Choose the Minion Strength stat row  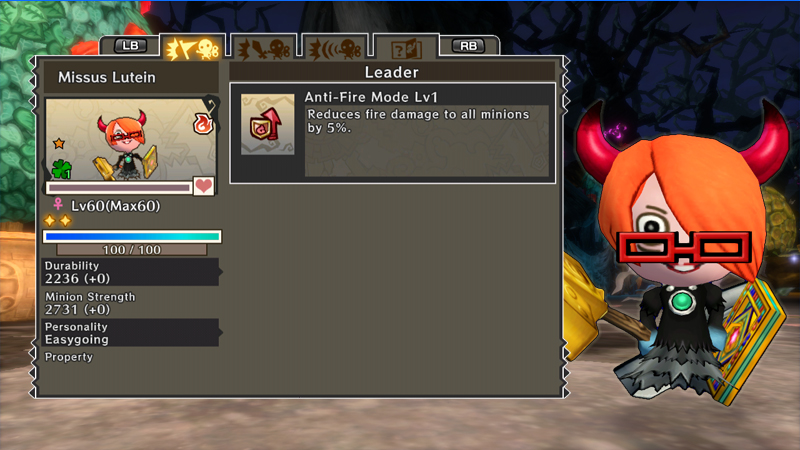[130, 303]
